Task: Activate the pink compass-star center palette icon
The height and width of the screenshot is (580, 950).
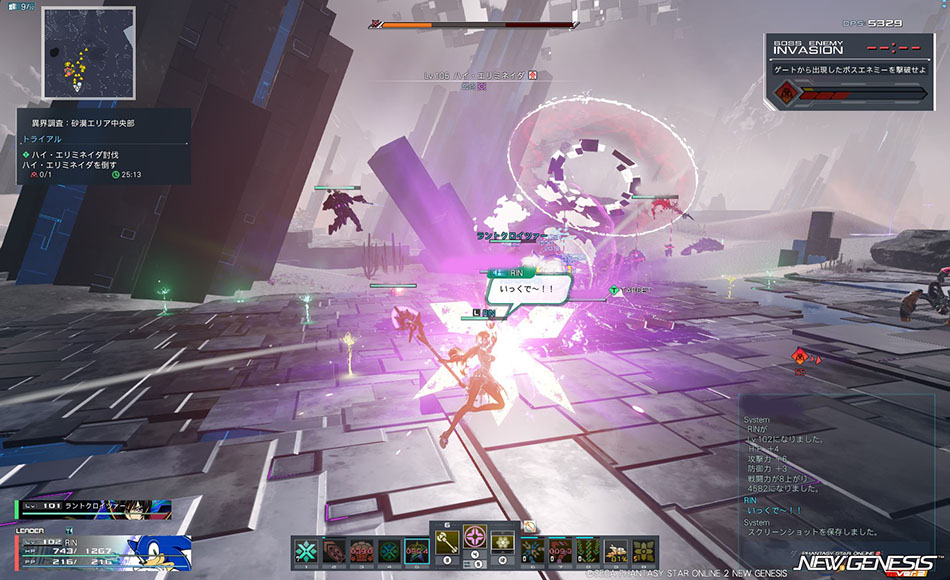Action: [x=474, y=541]
